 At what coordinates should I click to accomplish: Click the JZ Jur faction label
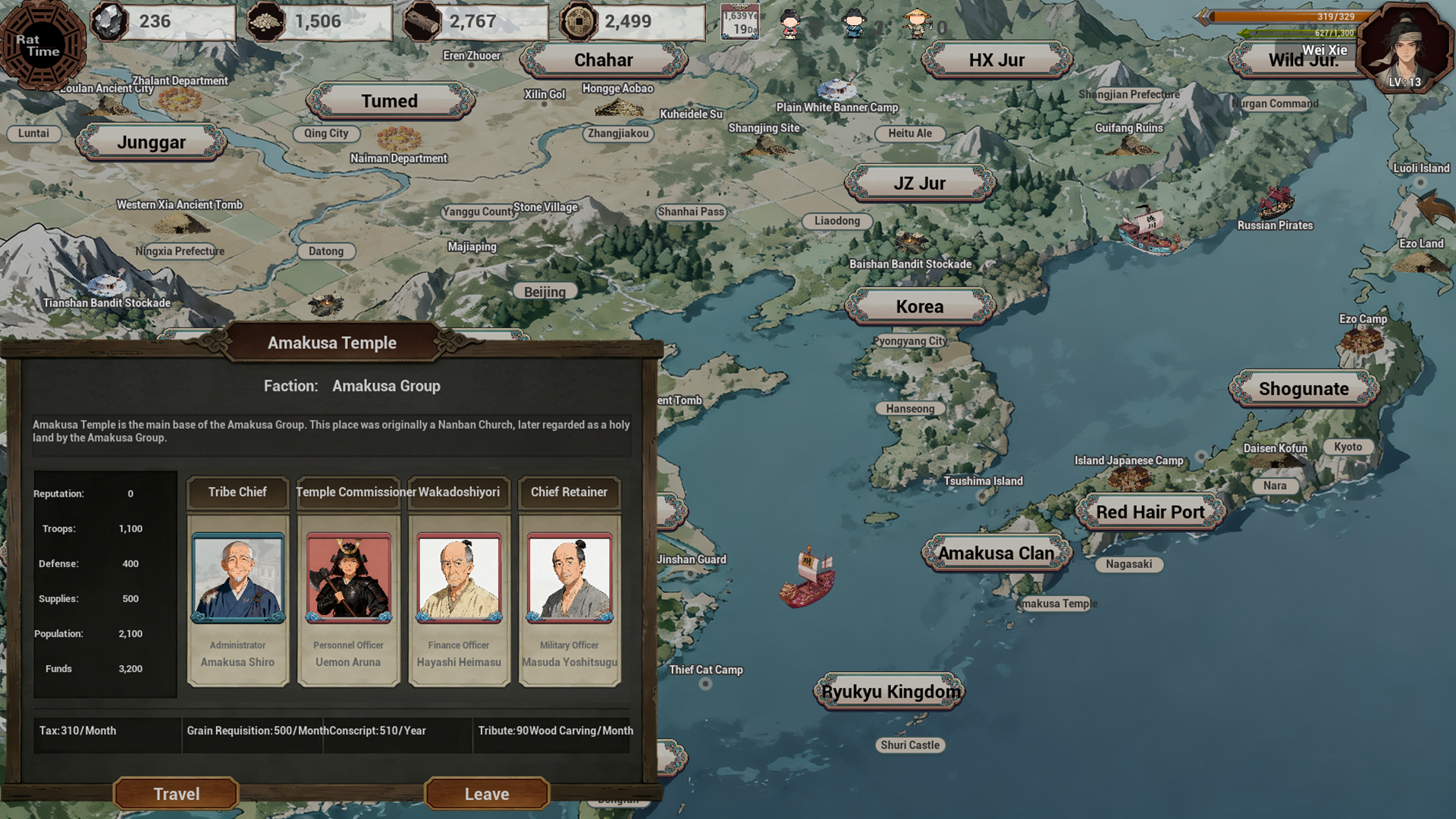[919, 184]
